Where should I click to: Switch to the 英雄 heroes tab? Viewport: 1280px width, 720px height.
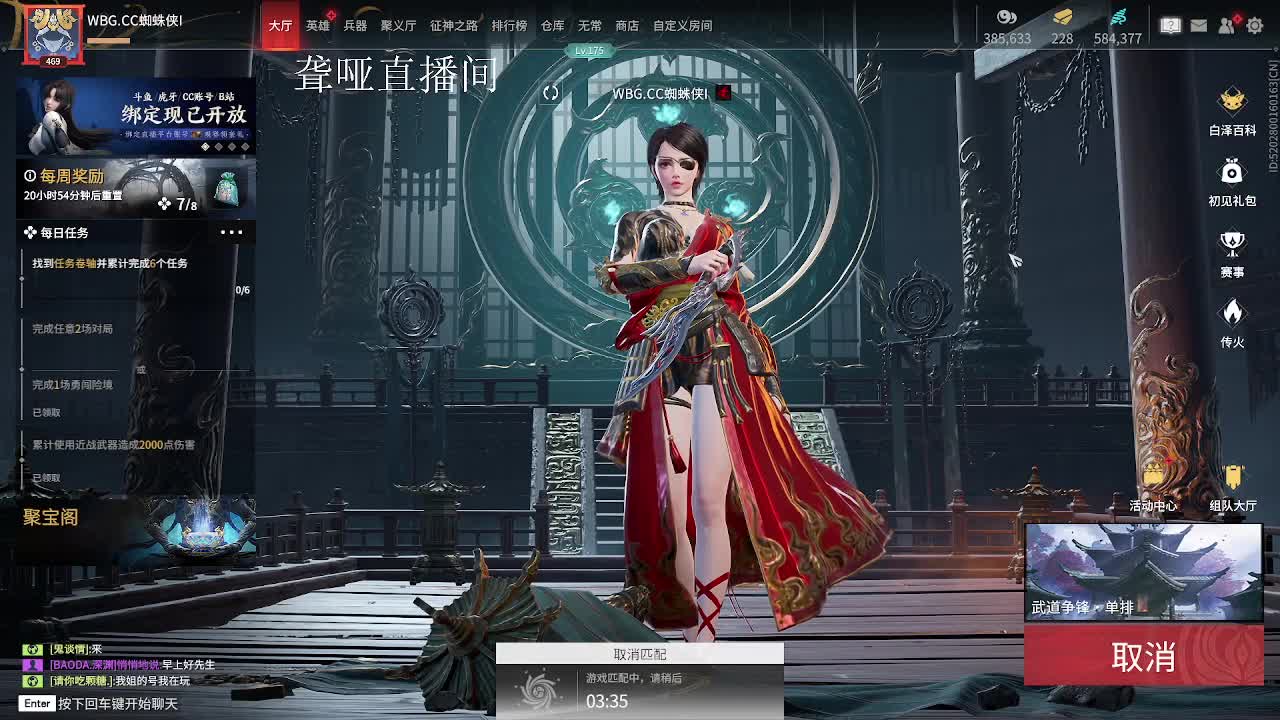(318, 25)
